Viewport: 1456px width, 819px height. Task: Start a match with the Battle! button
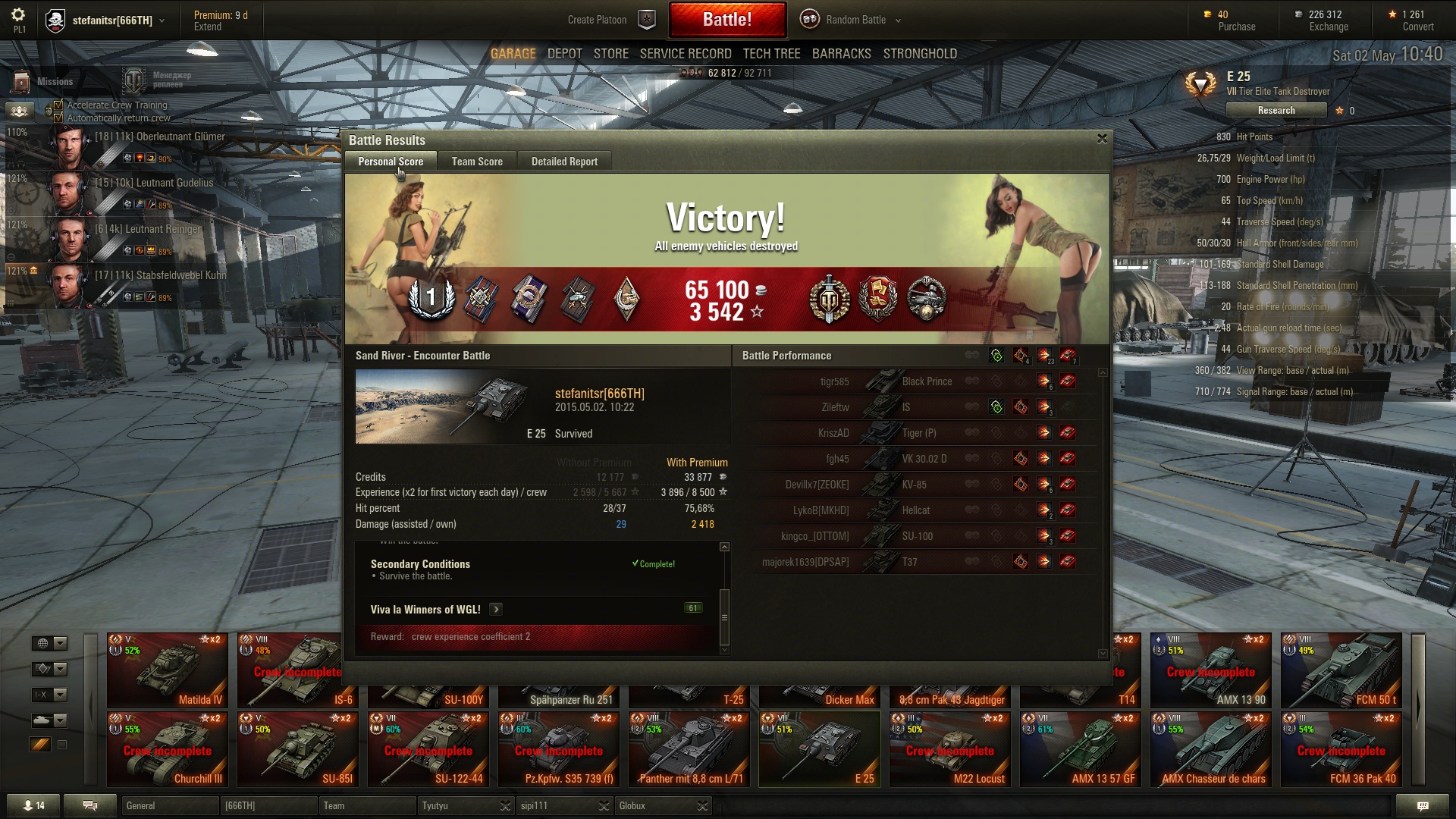coord(726,20)
